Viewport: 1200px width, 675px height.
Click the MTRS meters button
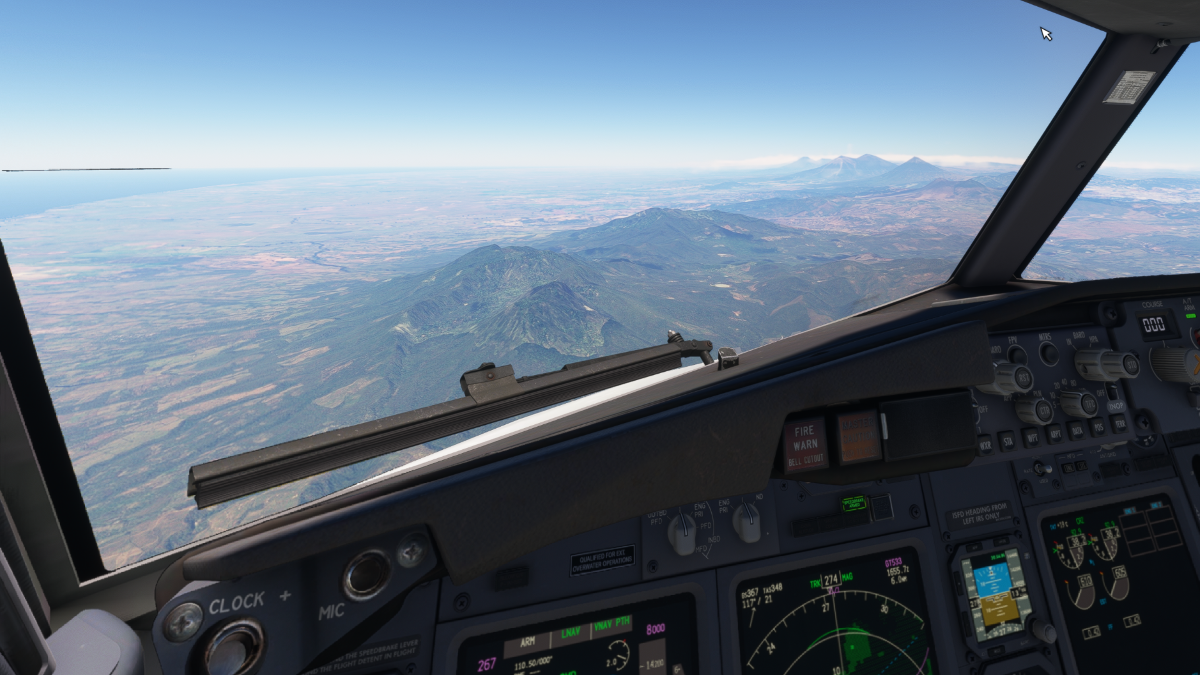point(1048,352)
